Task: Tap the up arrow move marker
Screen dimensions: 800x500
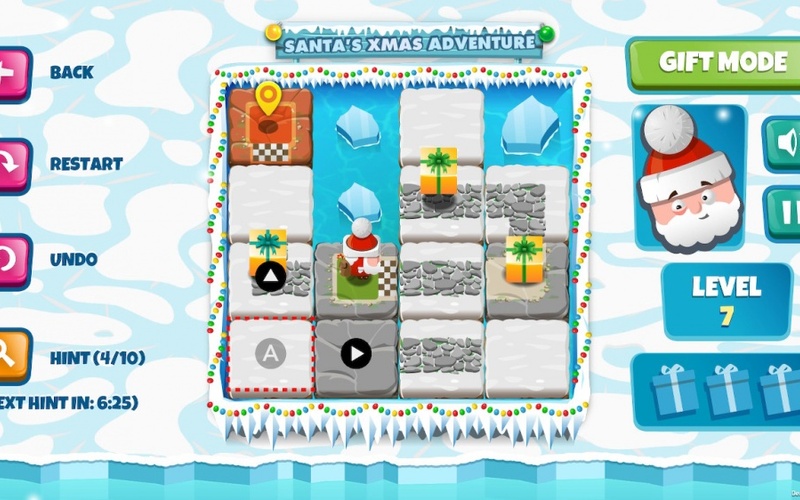Action: coord(268,275)
